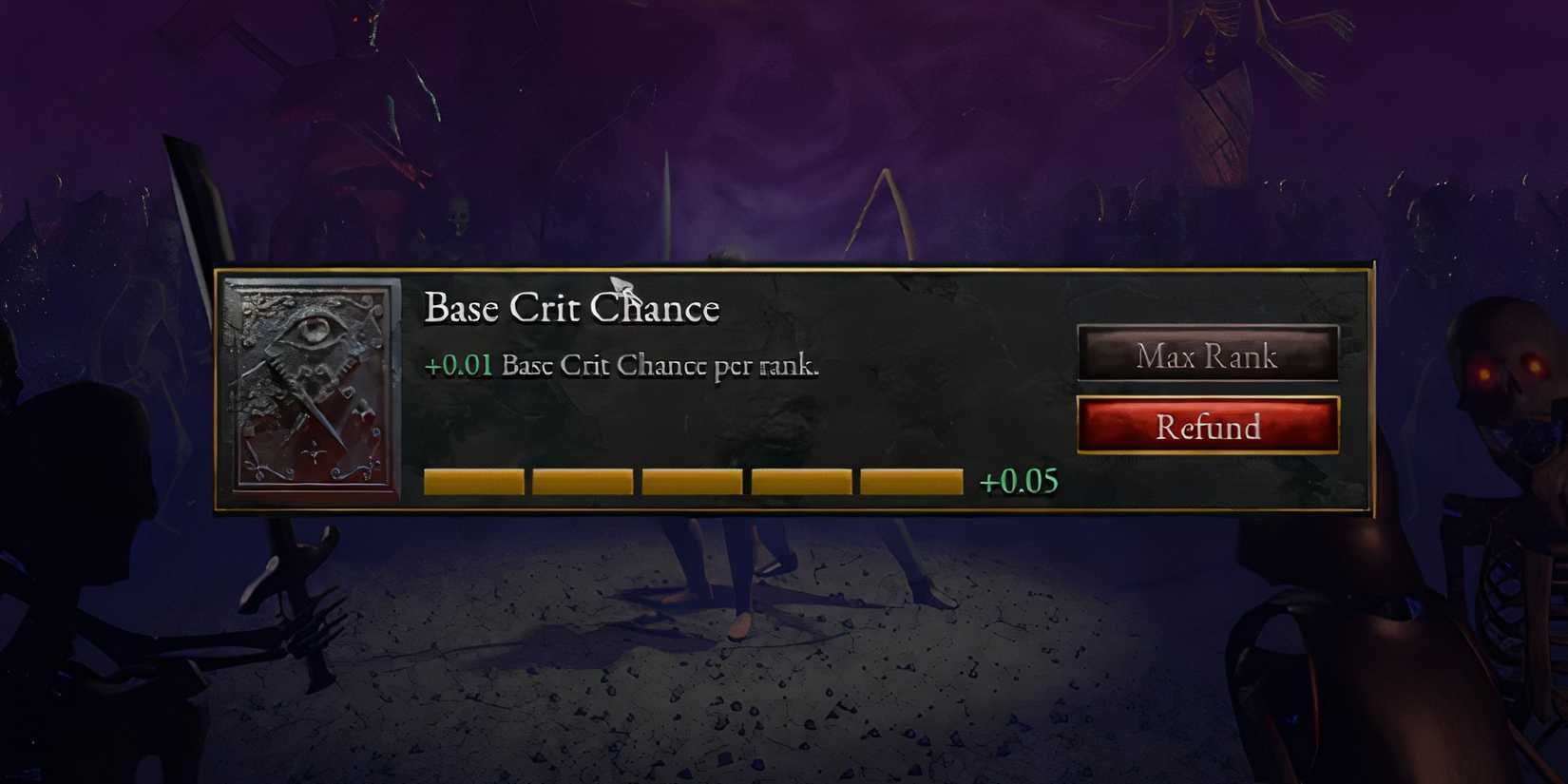Click the Base Crit Chance title
This screenshot has width=1568, height=784.
pyautogui.click(x=573, y=307)
